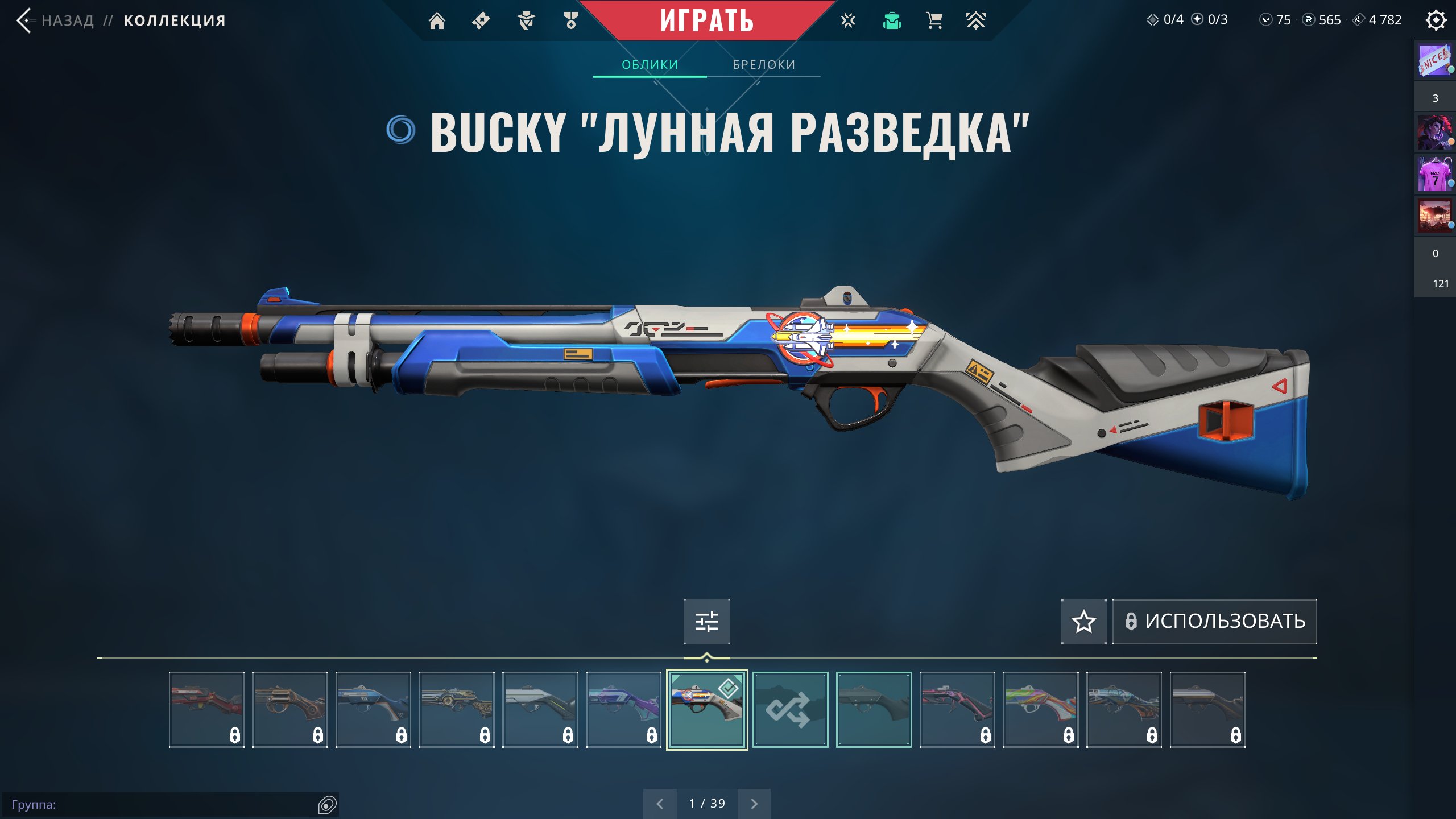Open the skin filter sliders button

[x=706, y=621]
